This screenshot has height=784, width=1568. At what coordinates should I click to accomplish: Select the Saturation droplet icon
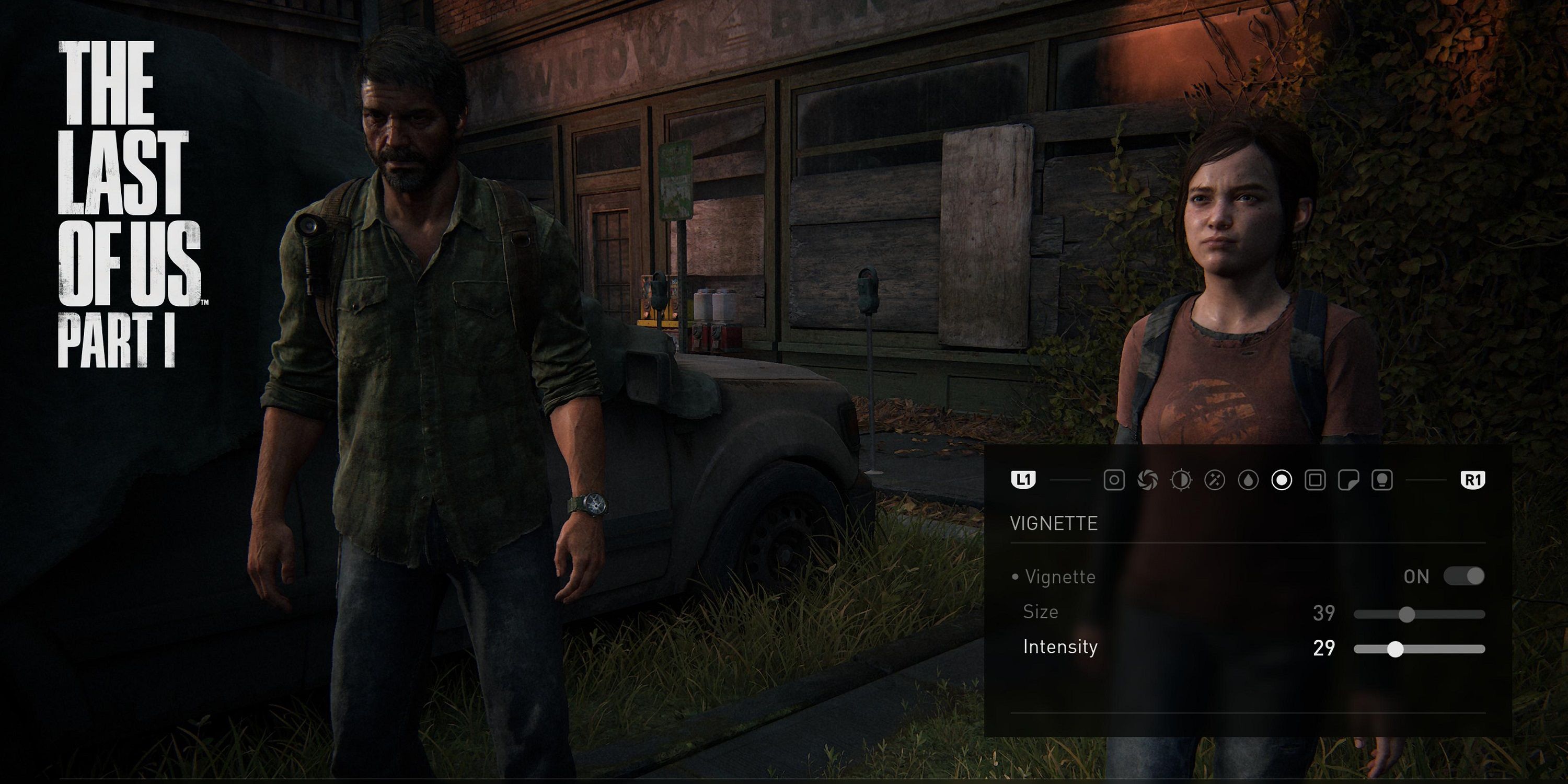click(x=1249, y=481)
